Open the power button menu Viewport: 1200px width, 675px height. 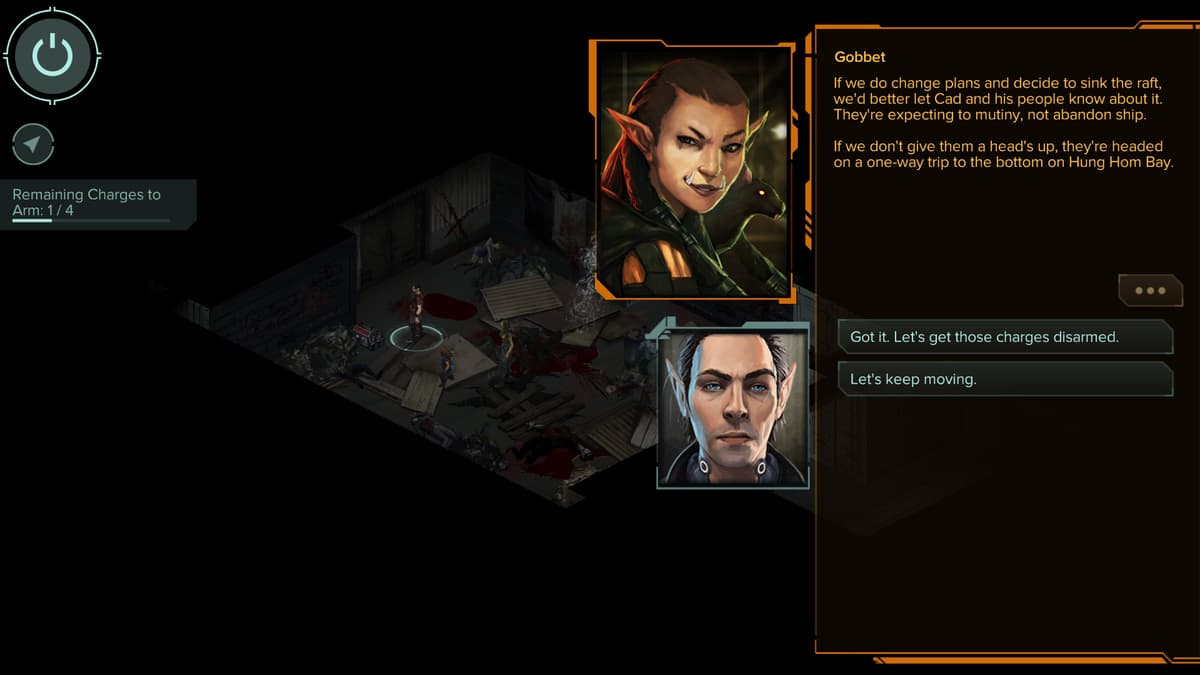[52, 54]
